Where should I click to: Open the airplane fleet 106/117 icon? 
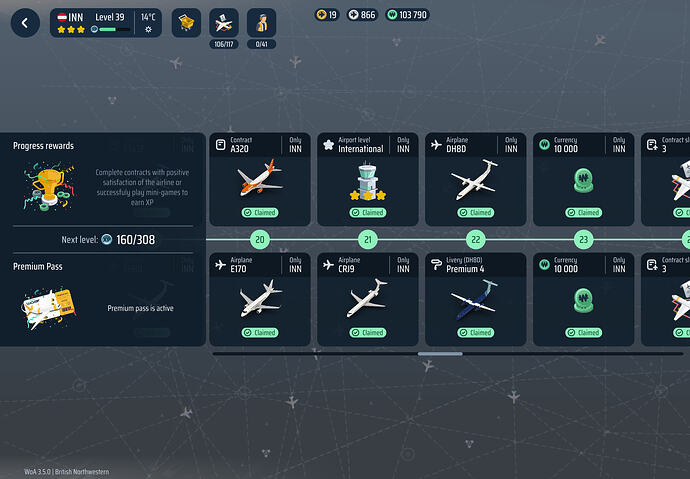(x=223, y=23)
